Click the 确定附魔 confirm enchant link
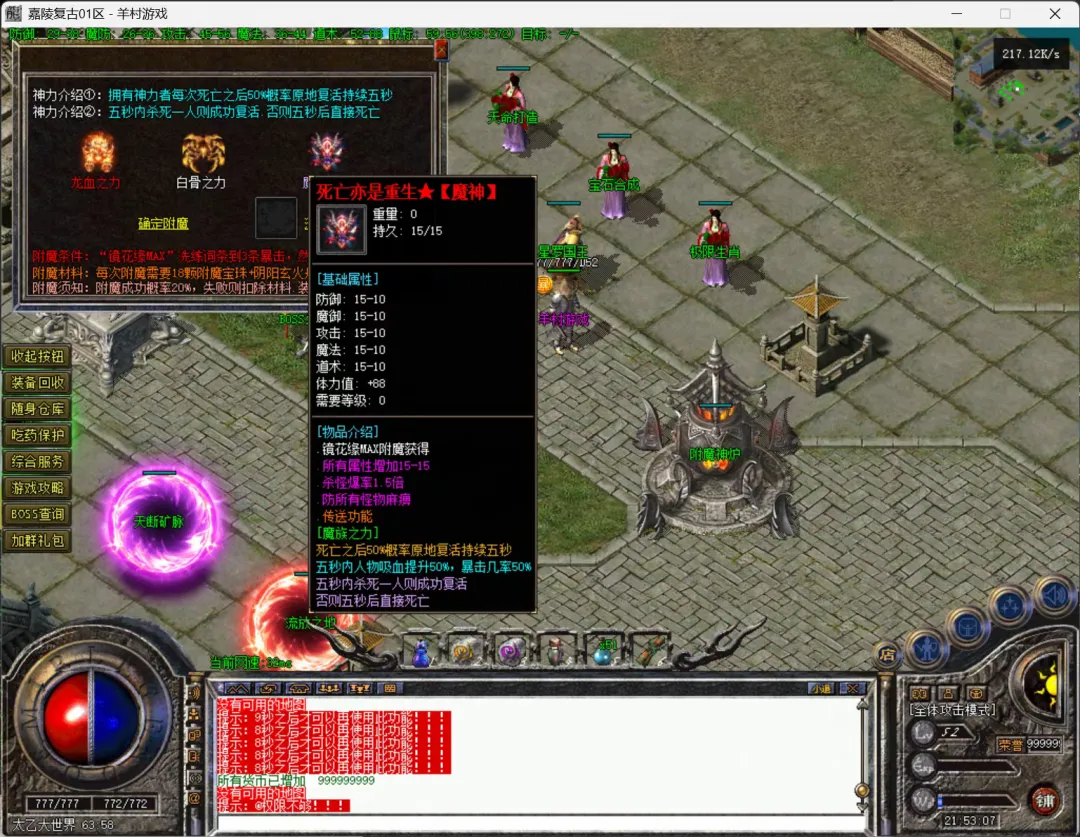 (x=163, y=223)
